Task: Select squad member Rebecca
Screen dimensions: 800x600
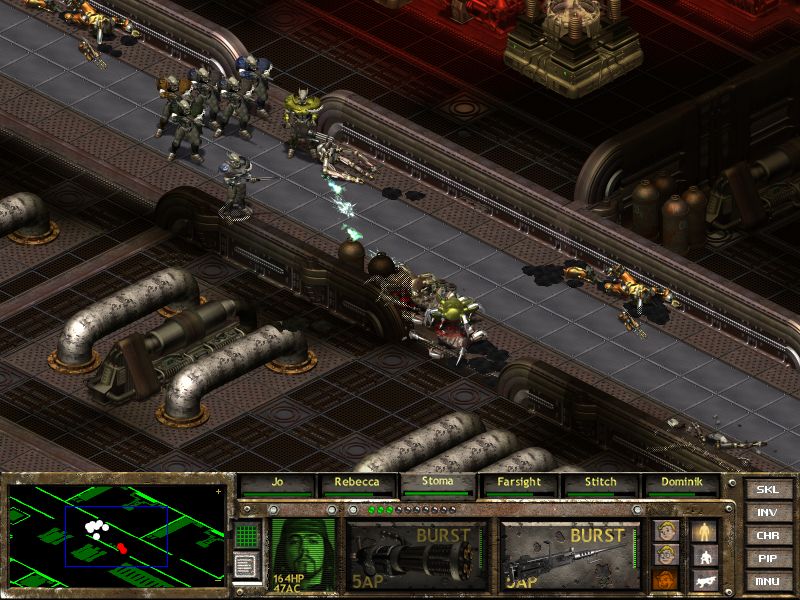Action: click(358, 484)
